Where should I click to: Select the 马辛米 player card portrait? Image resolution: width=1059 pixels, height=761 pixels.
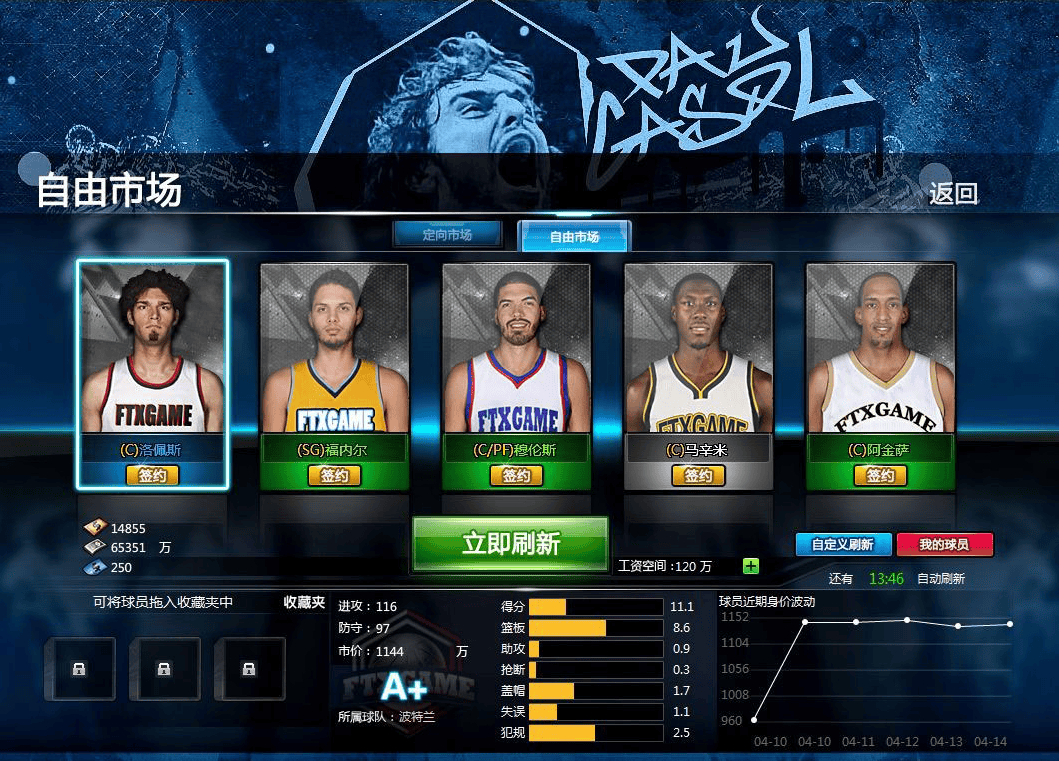click(698, 349)
